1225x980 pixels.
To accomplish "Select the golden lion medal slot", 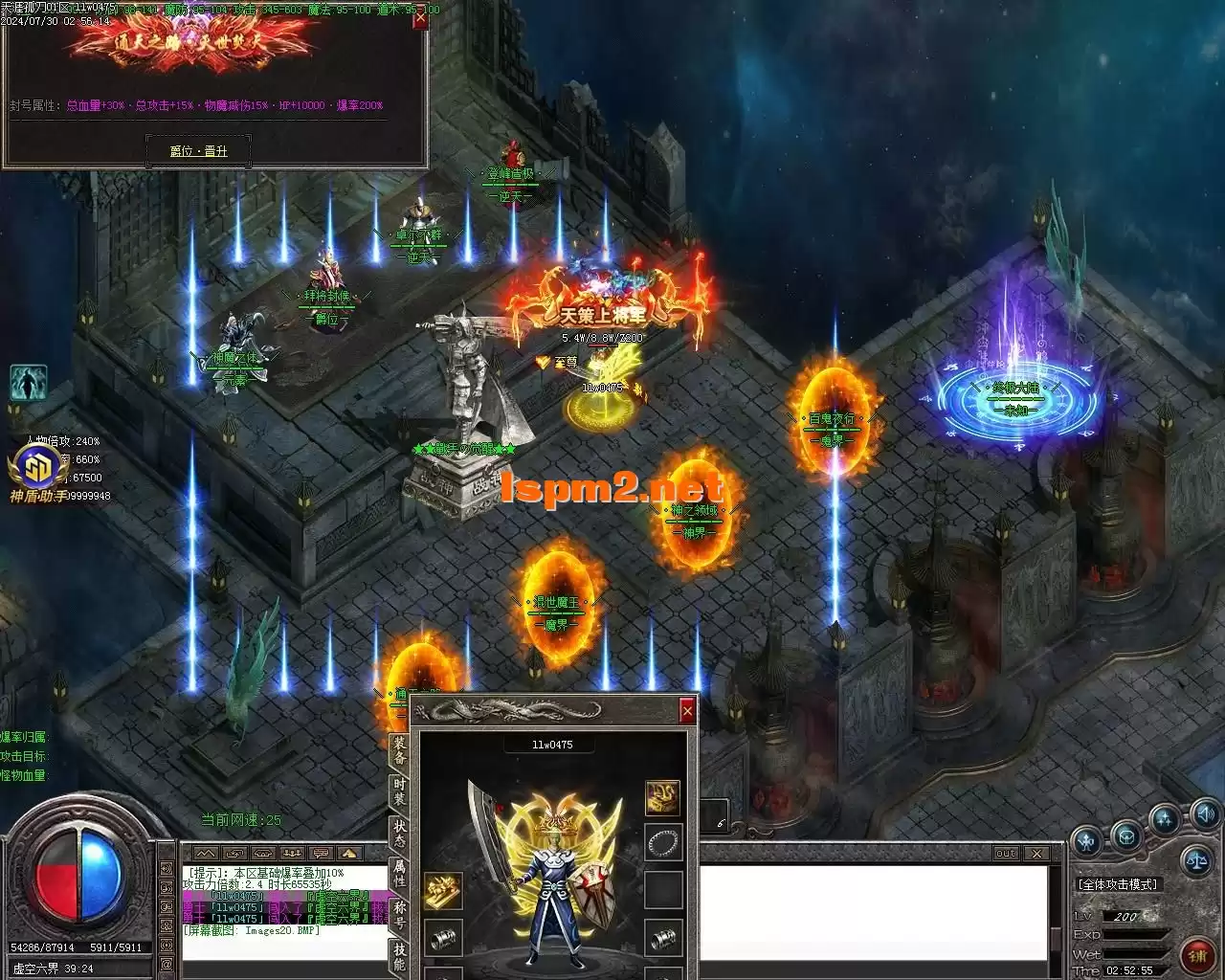I will click(443, 890).
